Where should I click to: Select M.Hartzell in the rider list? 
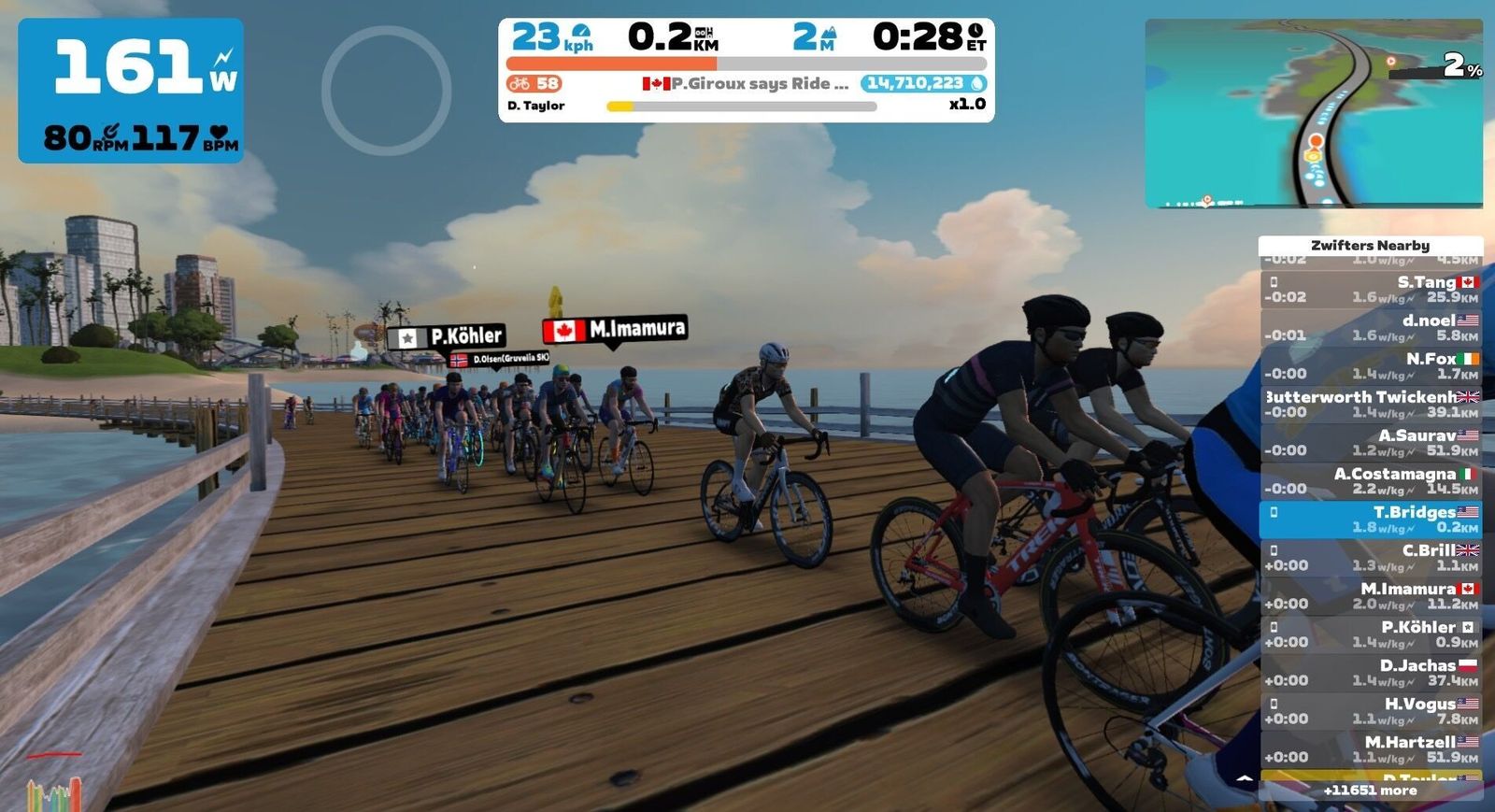[x=1371, y=748]
